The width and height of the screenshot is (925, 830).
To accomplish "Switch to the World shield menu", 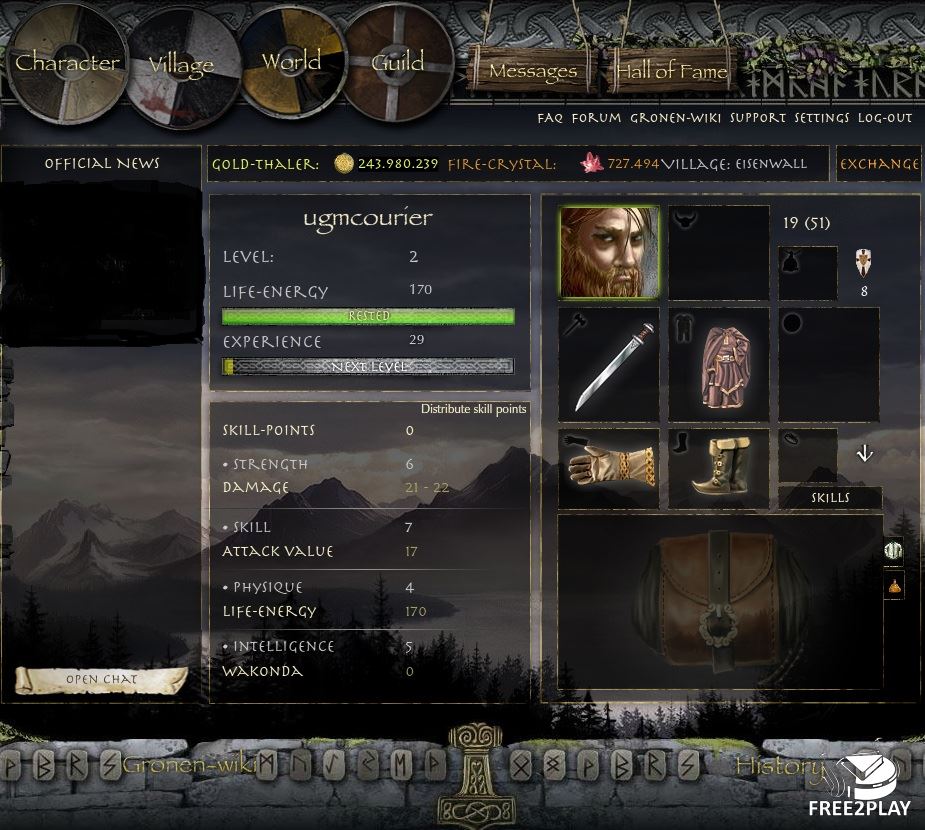I will 291,61.
